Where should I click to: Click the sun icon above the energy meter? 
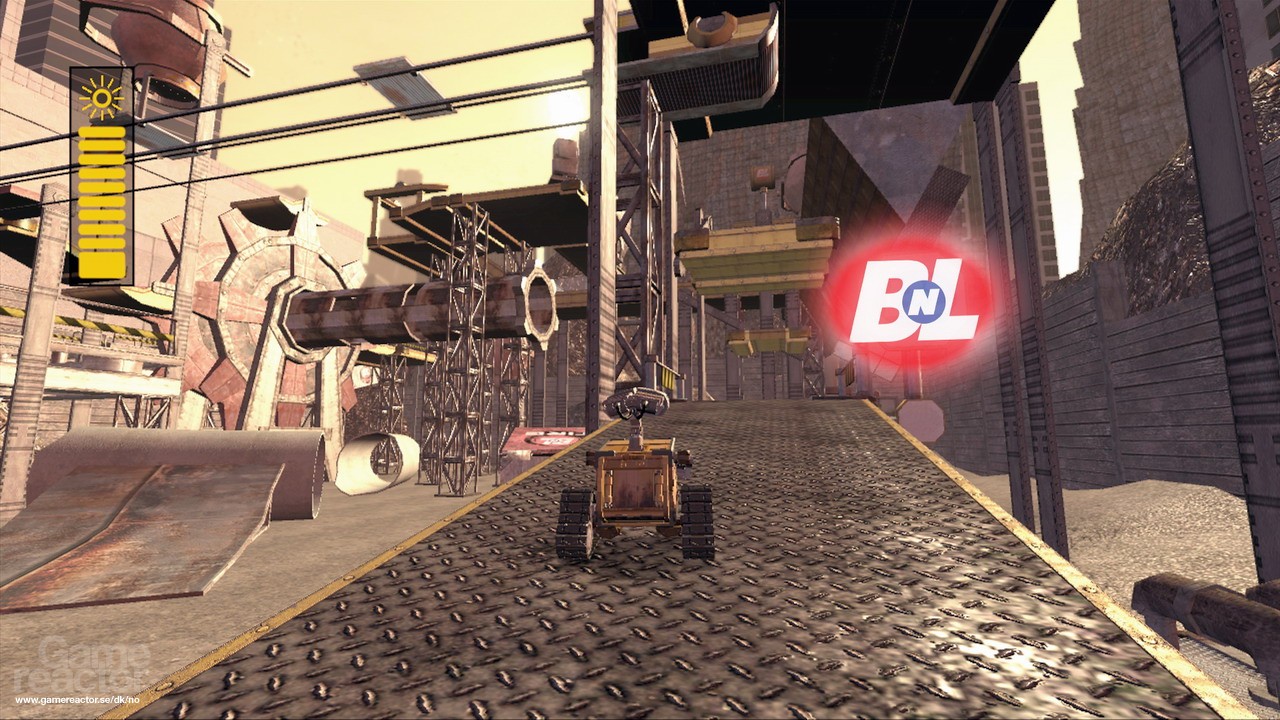[x=100, y=95]
